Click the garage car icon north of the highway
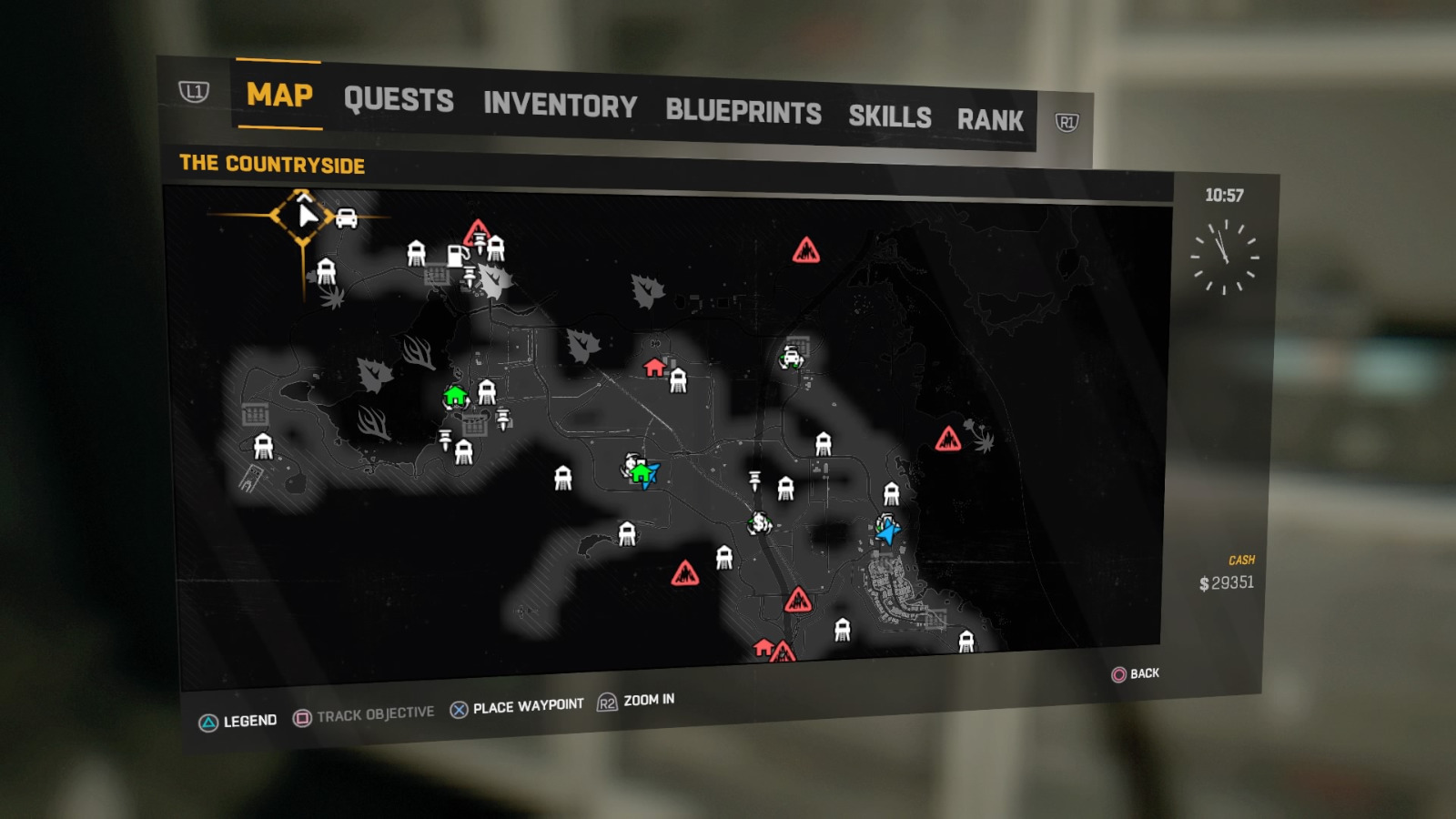1456x819 pixels. pos(791,357)
